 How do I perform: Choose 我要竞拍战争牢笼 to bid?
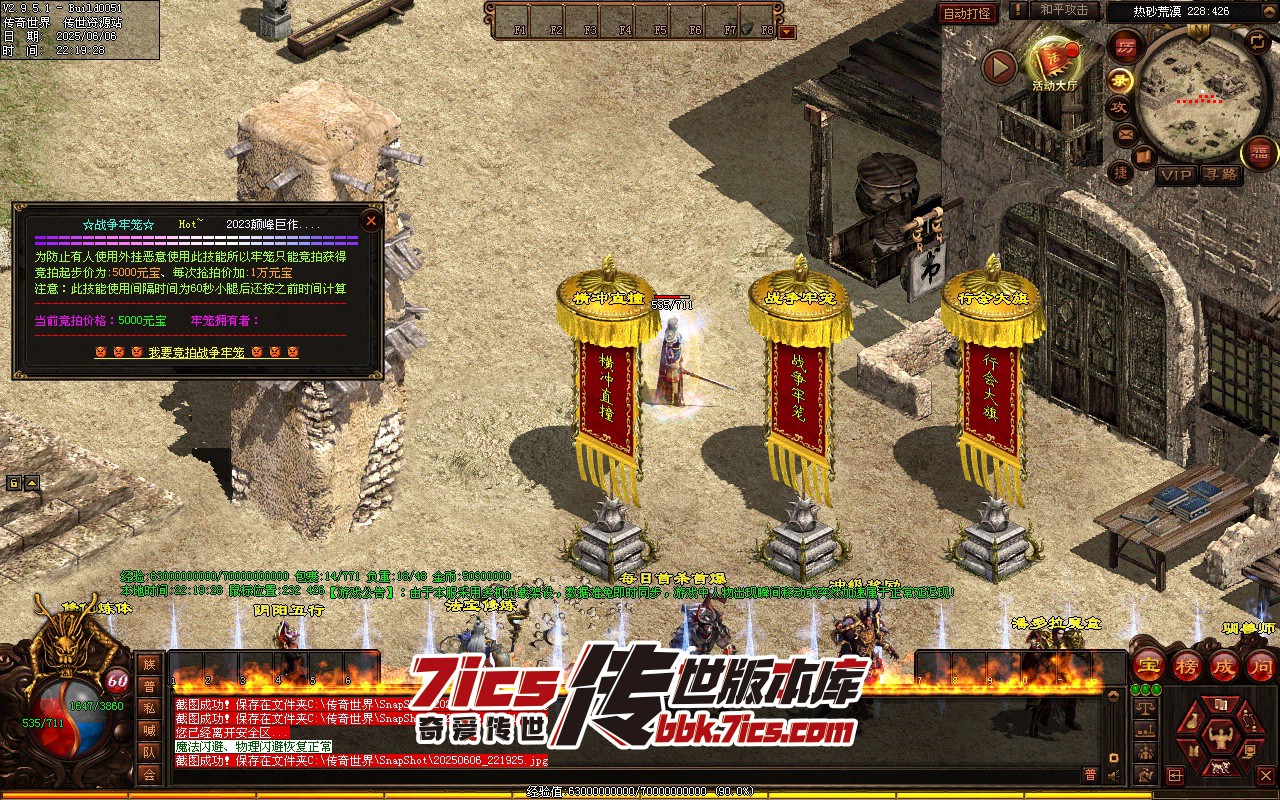(197, 353)
